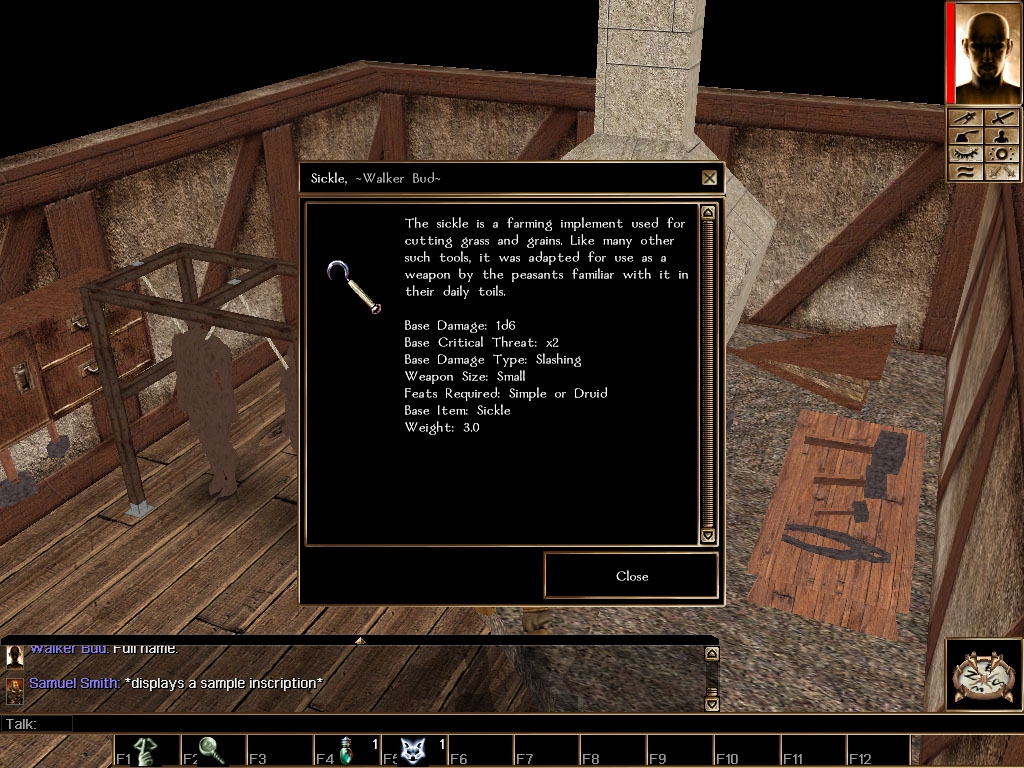
Task: Use the green potion in slot F4
Action: [346, 751]
